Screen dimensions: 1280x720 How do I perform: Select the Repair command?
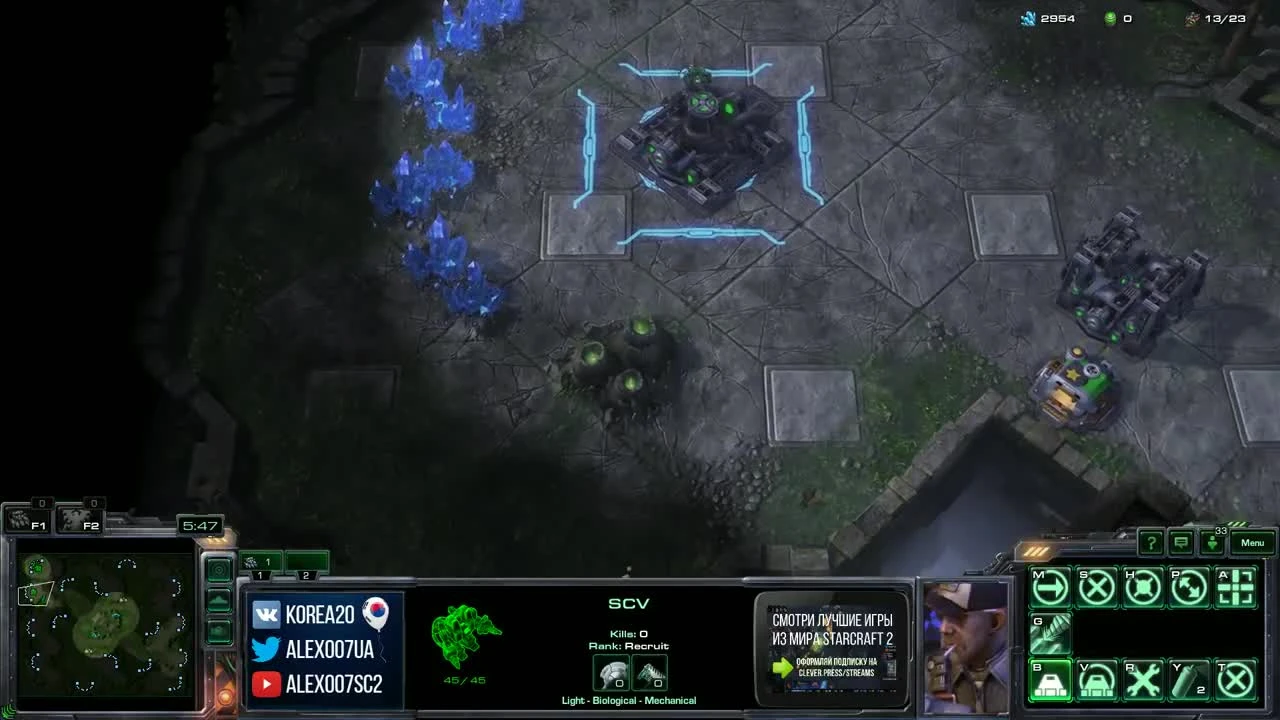1145,680
